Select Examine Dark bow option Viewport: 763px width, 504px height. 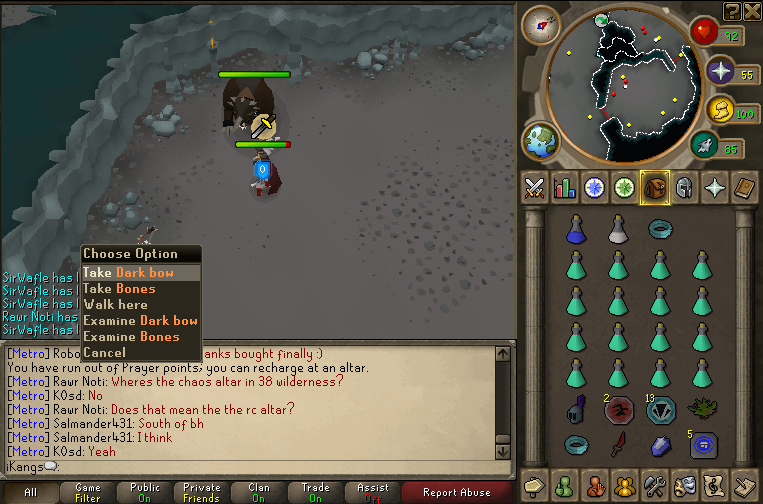[141, 321]
